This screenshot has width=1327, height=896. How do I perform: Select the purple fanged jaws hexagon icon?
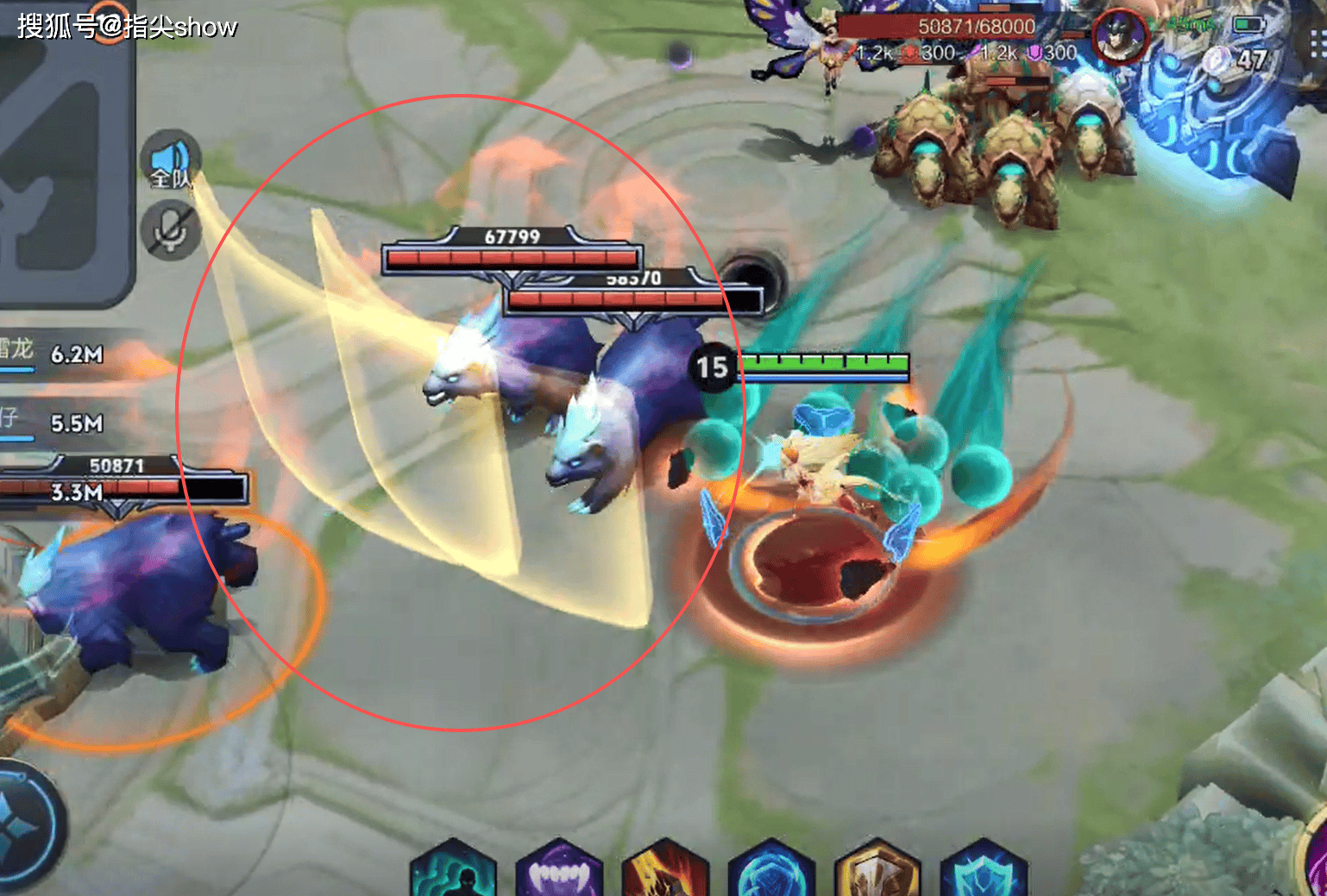click(x=559, y=872)
